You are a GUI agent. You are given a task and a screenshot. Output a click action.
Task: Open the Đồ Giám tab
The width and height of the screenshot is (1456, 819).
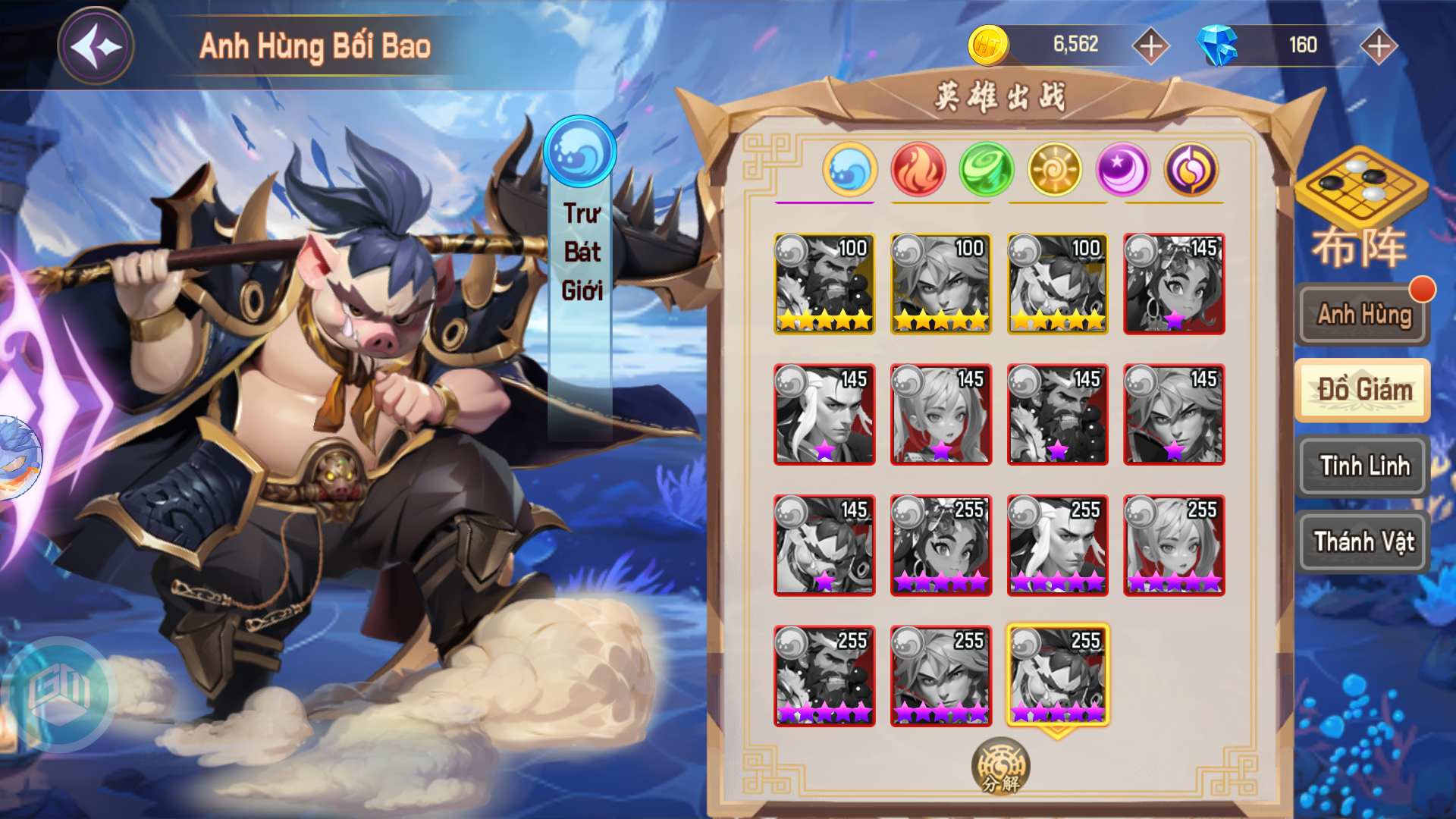[x=1363, y=390]
